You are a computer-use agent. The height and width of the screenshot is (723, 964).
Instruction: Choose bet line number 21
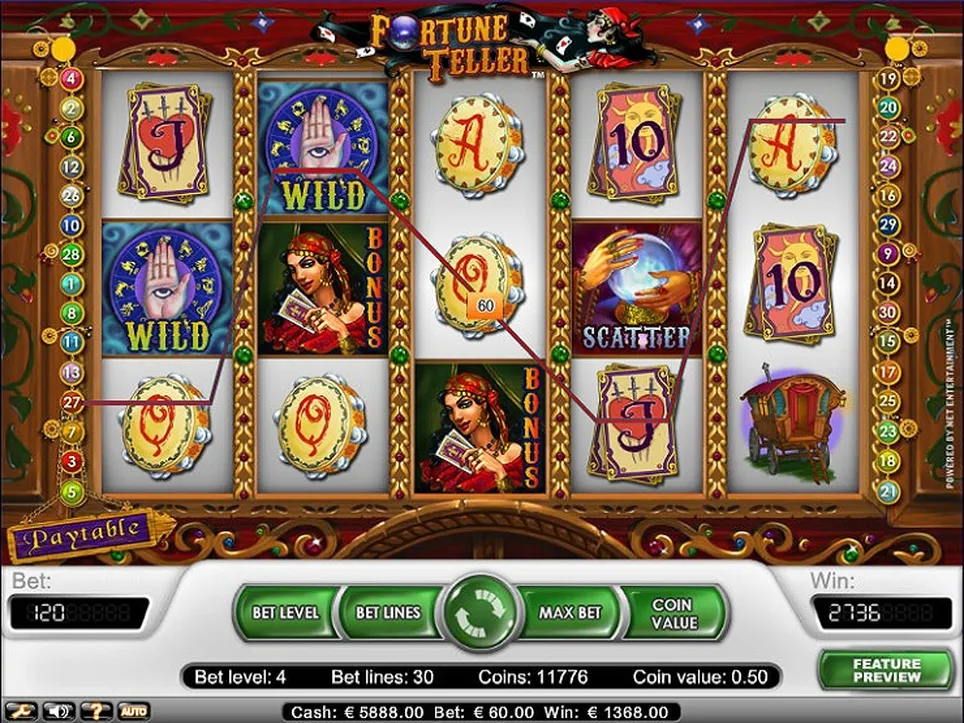887,490
